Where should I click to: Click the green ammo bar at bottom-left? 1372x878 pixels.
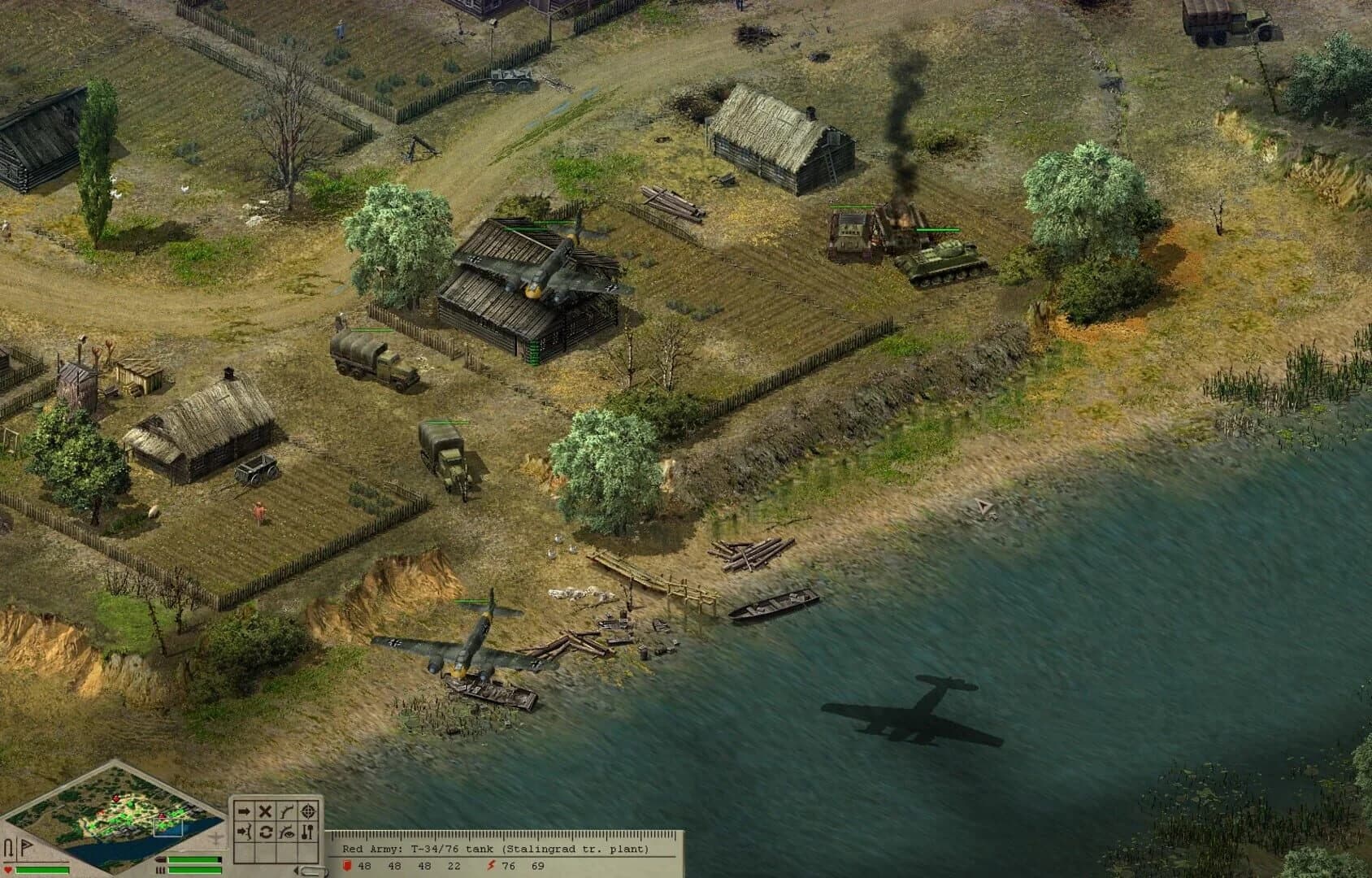click(194, 859)
